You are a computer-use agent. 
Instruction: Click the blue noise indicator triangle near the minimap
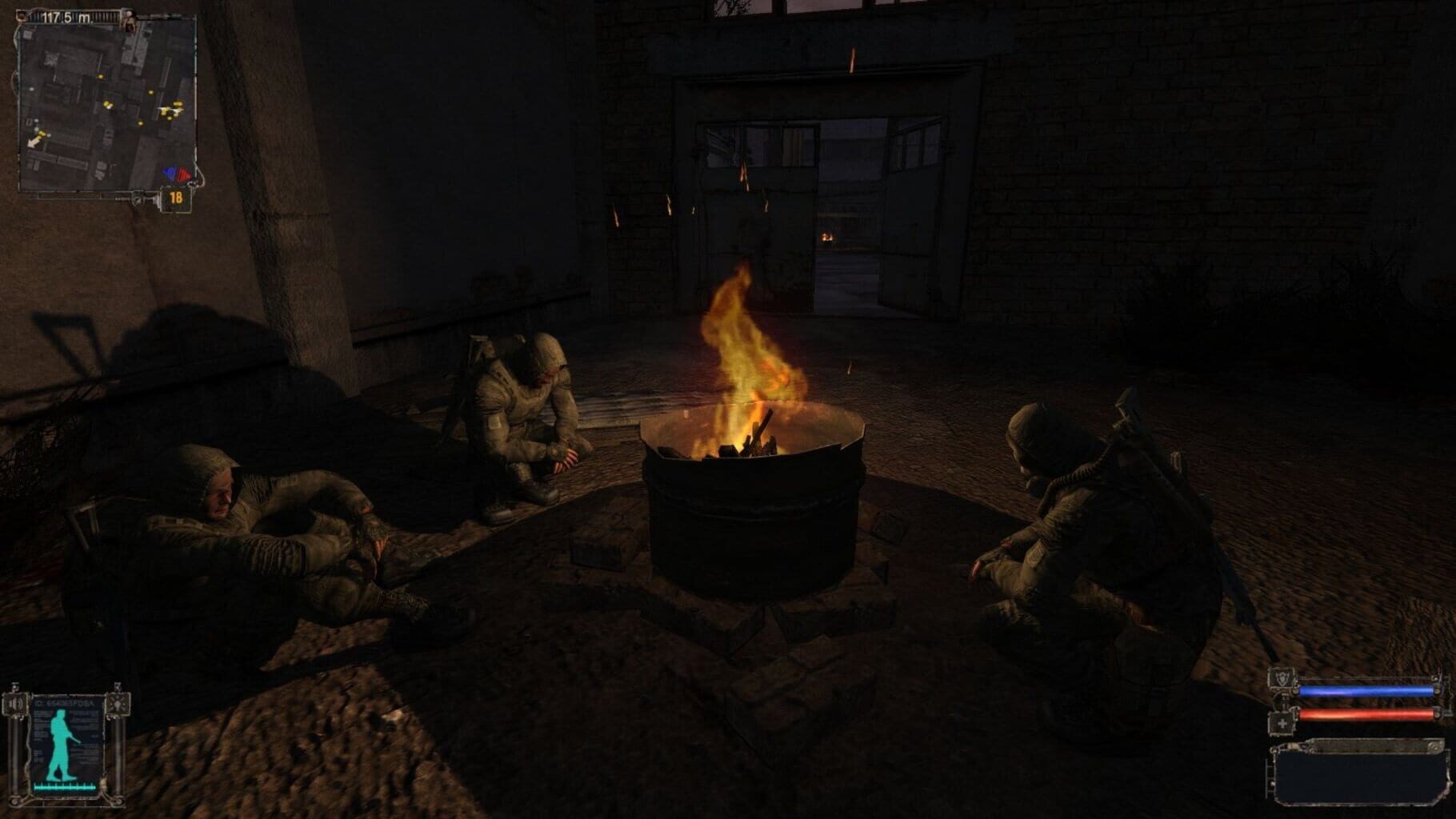tap(169, 172)
